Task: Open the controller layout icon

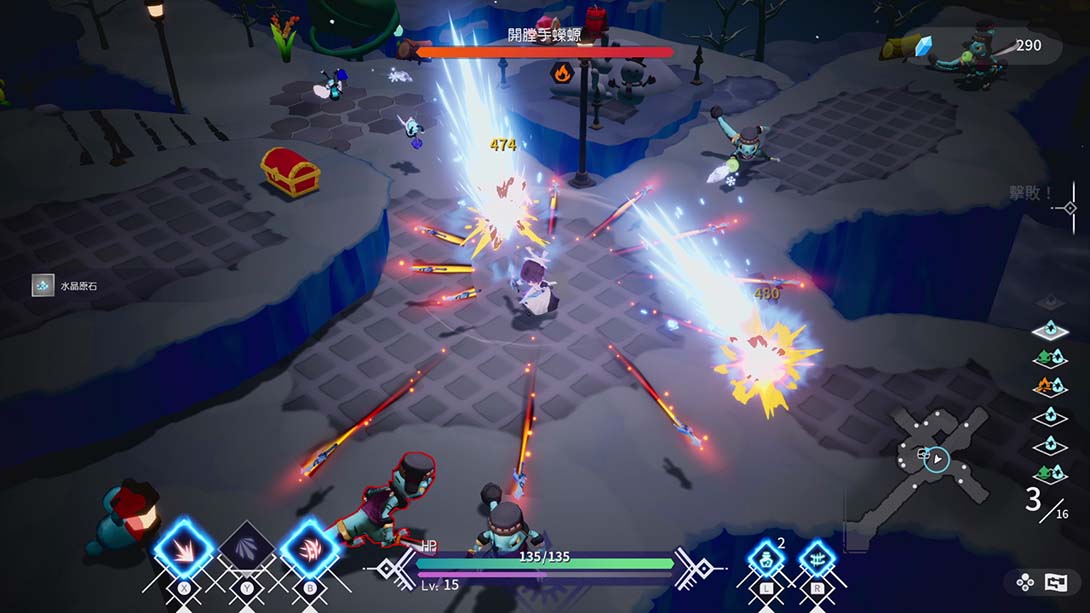Action: click(x=1025, y=582)
